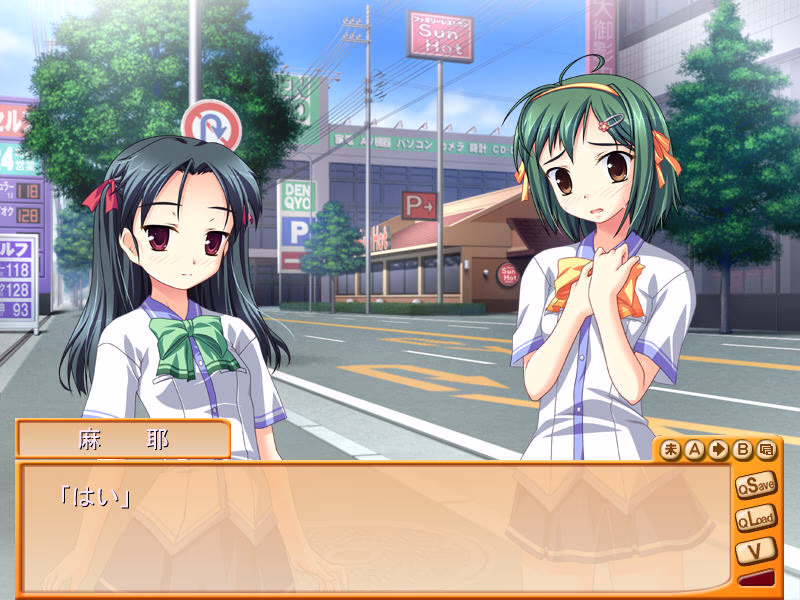Hit the right-arrow skip button
Viewport: 800px width, 600px height.
pos(717,450)
